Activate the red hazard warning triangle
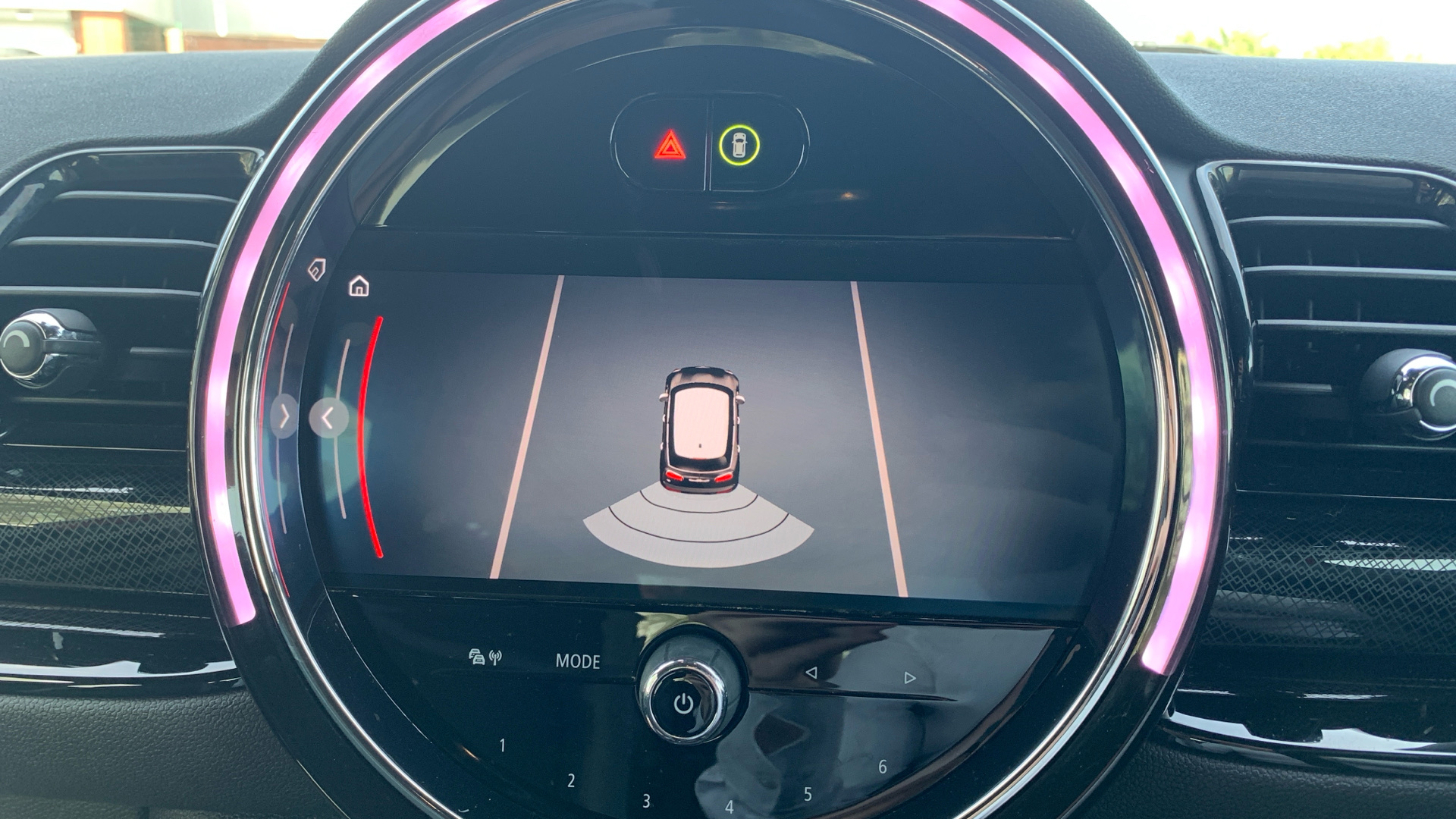Viewport: 1456px width, 819px height. [x=670, y=145]
